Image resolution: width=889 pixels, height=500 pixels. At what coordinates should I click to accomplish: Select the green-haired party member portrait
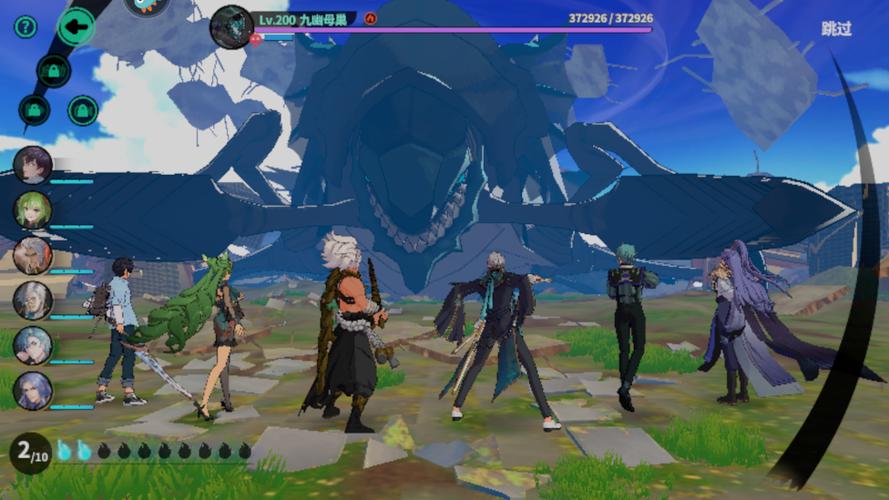(x=33, y=210)
